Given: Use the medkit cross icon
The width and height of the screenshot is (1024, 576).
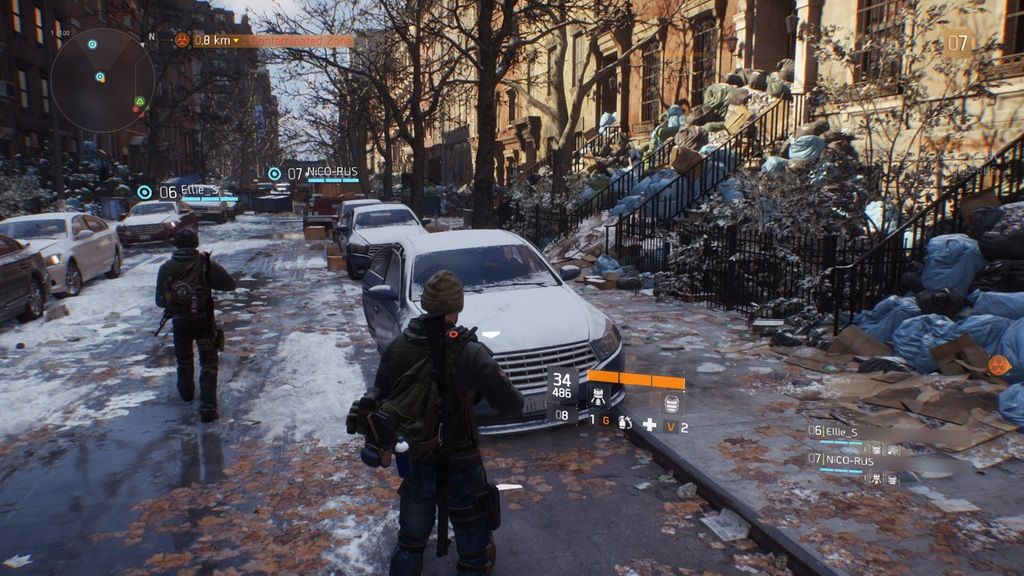Looking at the screenshot, I should (650, 425).
